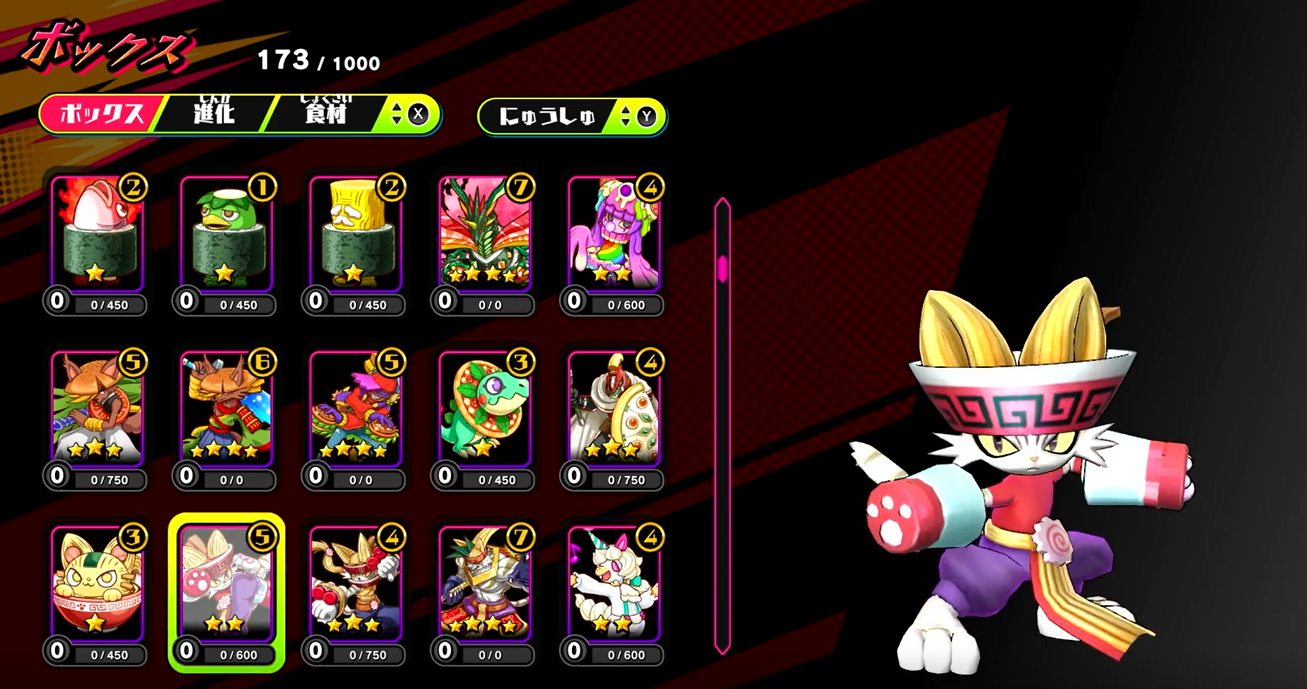Image resolution: width=1307 pixels, height=689 pixels.
Task: Click the pink box list scrollbar
Action: 722,268
